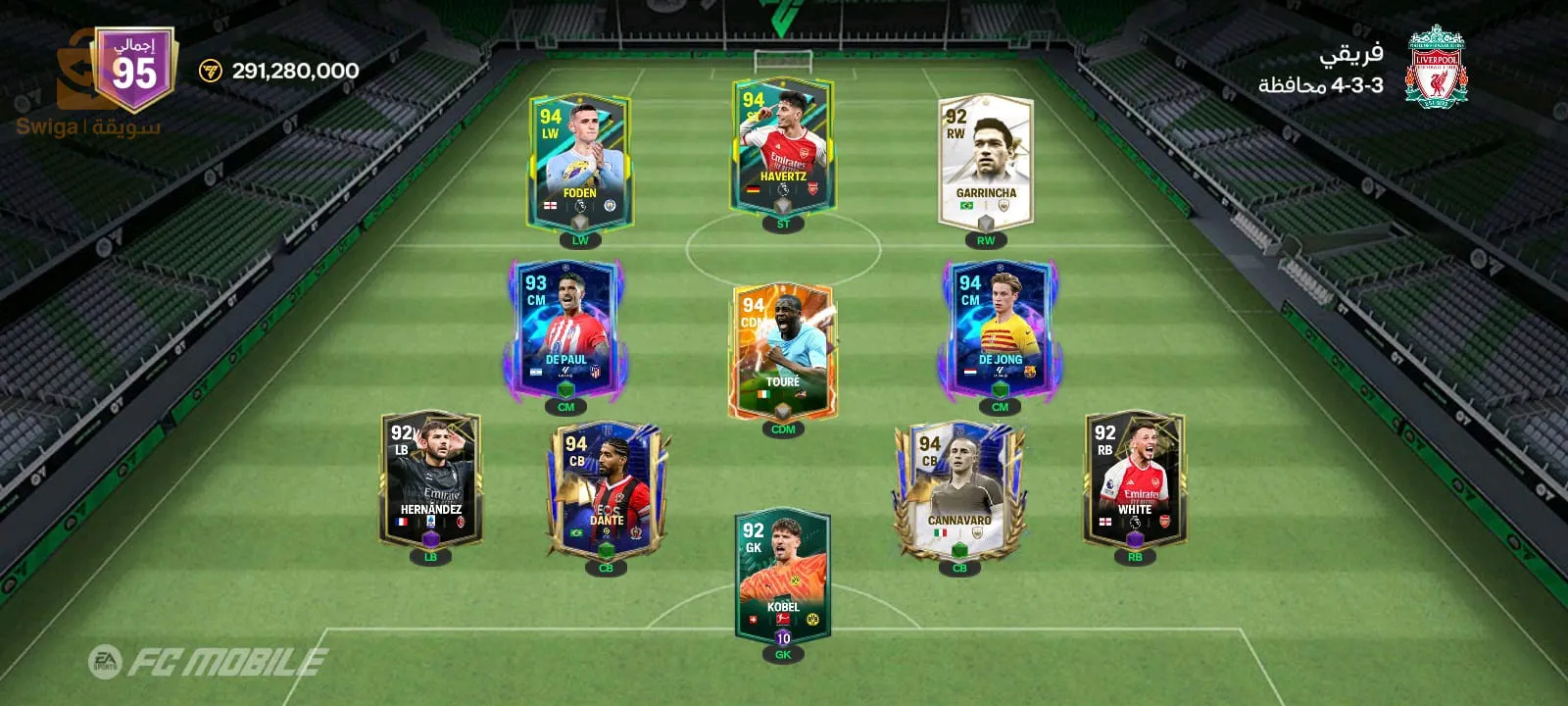Choose the Dante CB card
Image resolution: width=1568 pixels, height=706 pixels.
pos(606,489)
